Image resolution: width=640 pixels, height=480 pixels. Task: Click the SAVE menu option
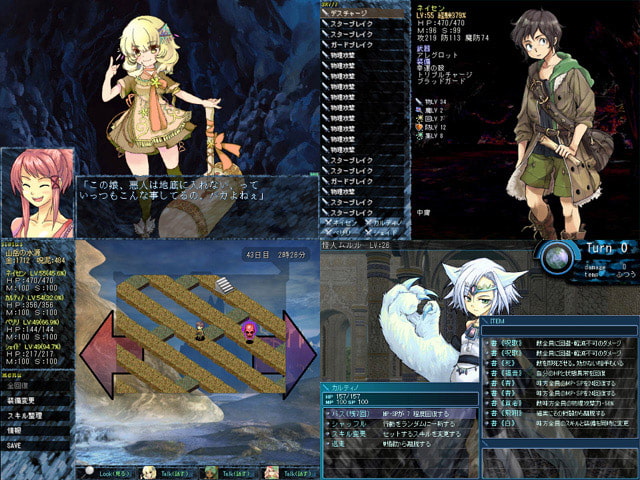point(14,446)
